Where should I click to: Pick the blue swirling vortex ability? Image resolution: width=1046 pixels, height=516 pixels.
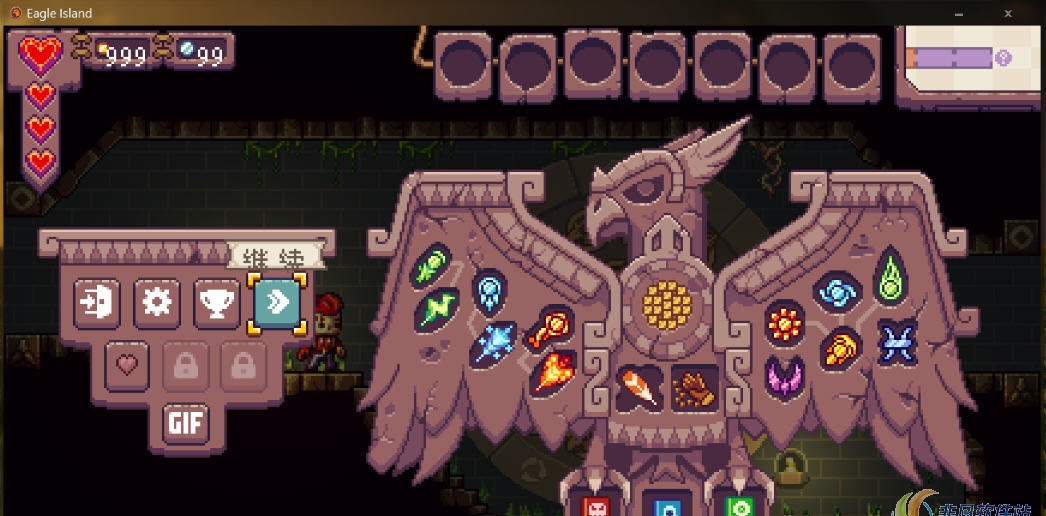point(837,292)
